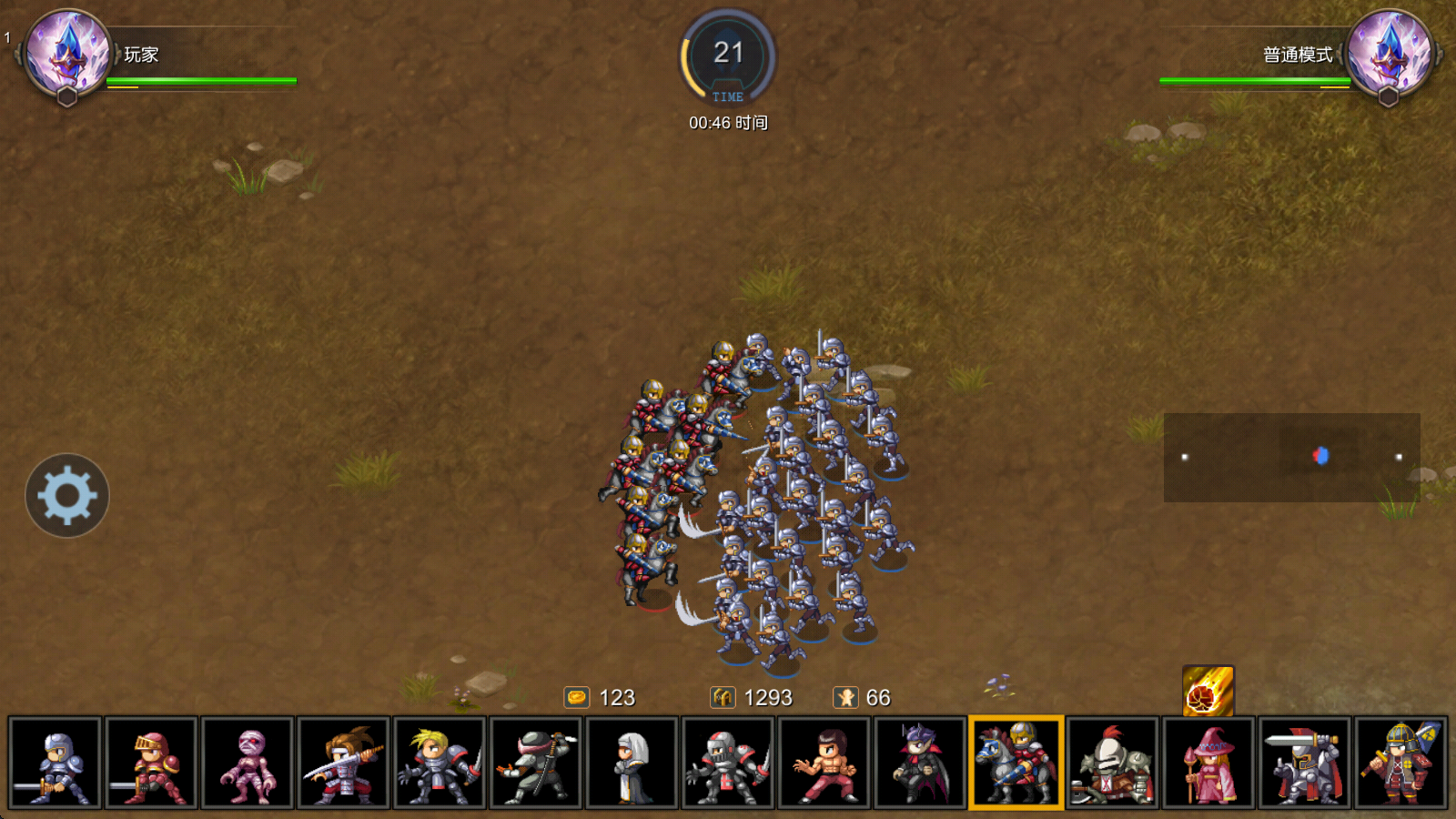1456x819 pixels.
Task: Pick the red-caped greatsword knight unit
Action: click(x=1304, y=763)
